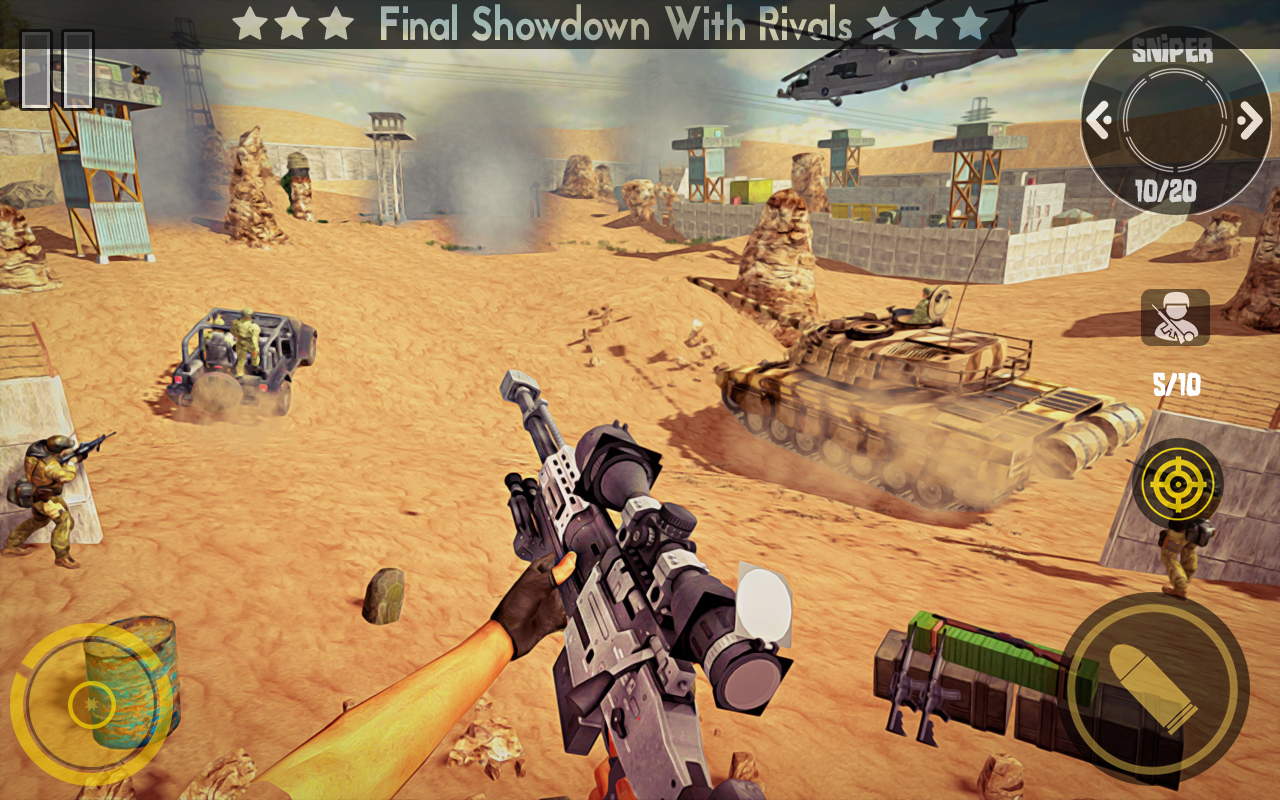Switch to the next weapon with right arrow
This screenshot has width=1280, height=800.
click(1249, 121)
